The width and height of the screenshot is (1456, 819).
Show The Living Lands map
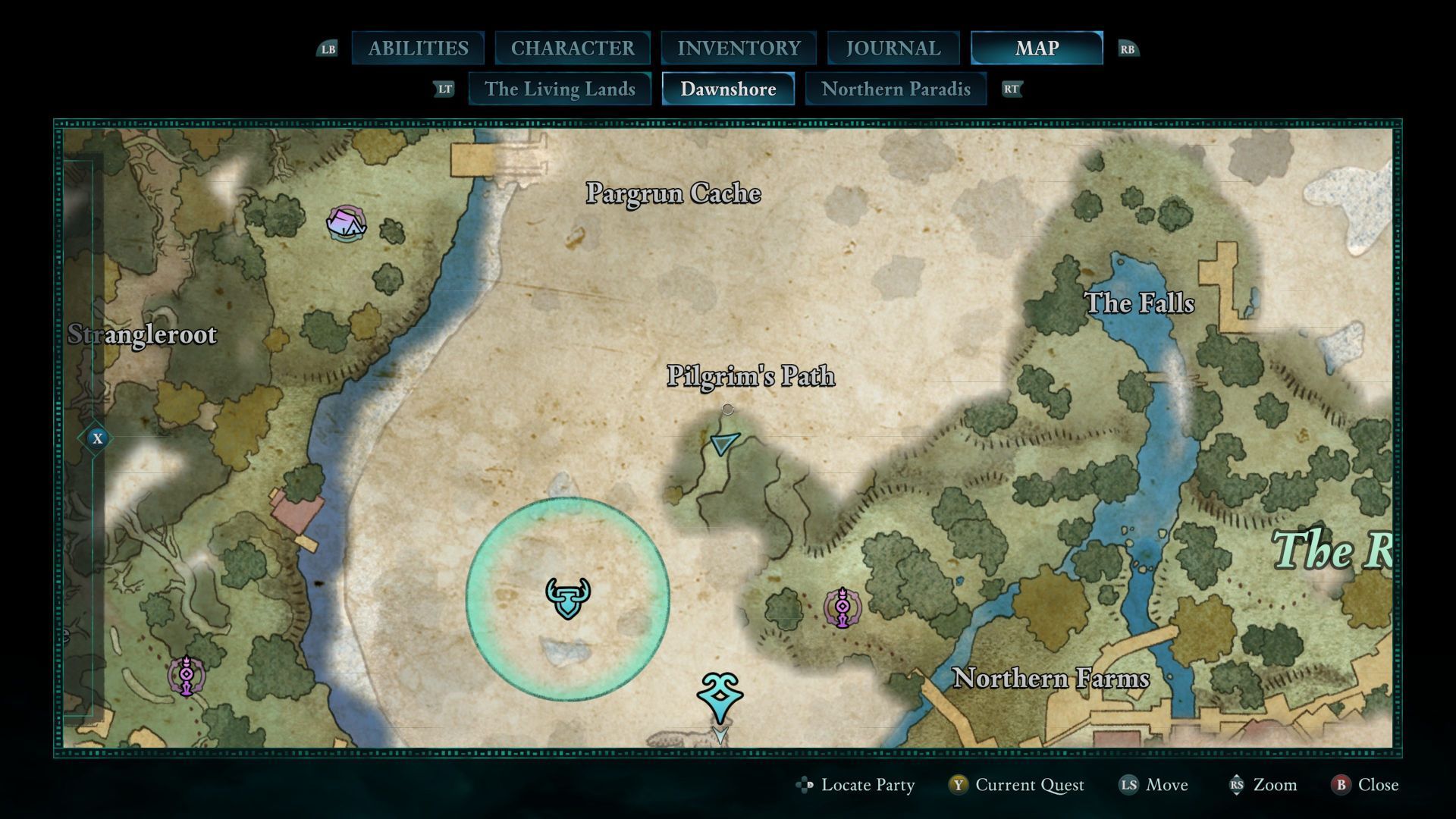(560, 89)
